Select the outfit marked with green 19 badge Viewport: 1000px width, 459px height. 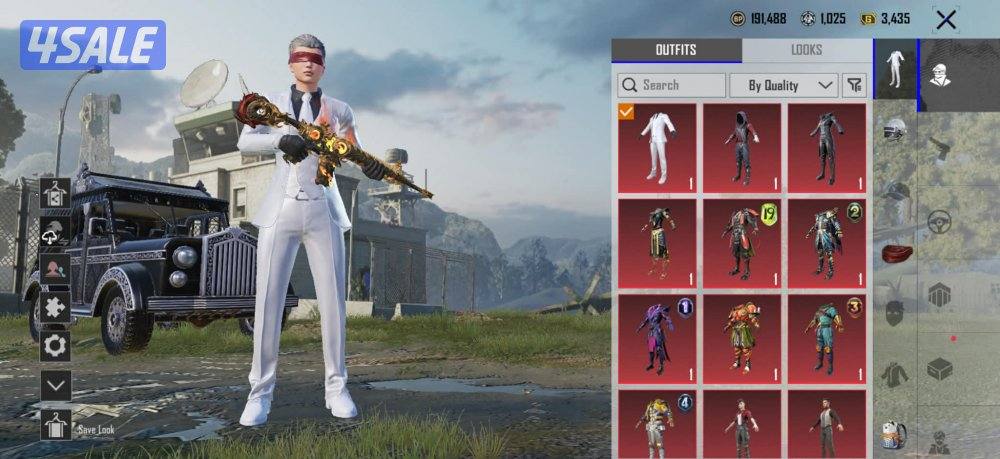click(741, 243)
